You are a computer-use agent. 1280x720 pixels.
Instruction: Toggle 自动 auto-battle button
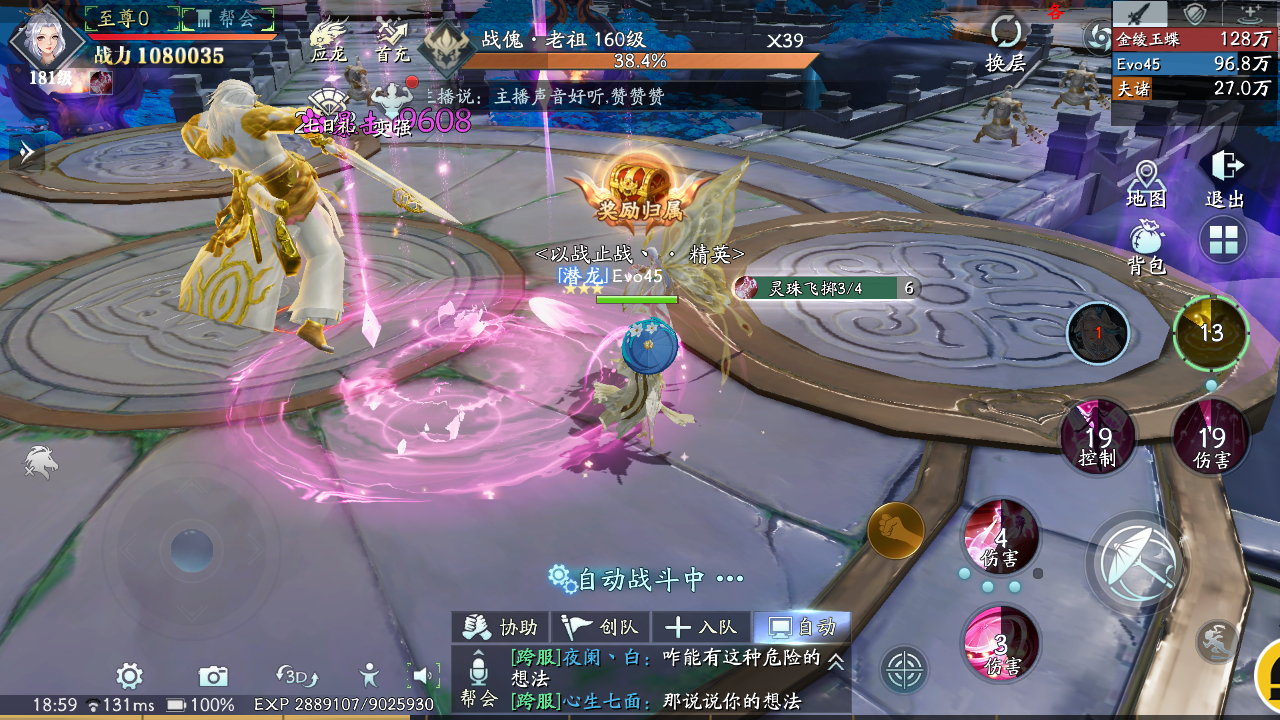pos(802,627)
